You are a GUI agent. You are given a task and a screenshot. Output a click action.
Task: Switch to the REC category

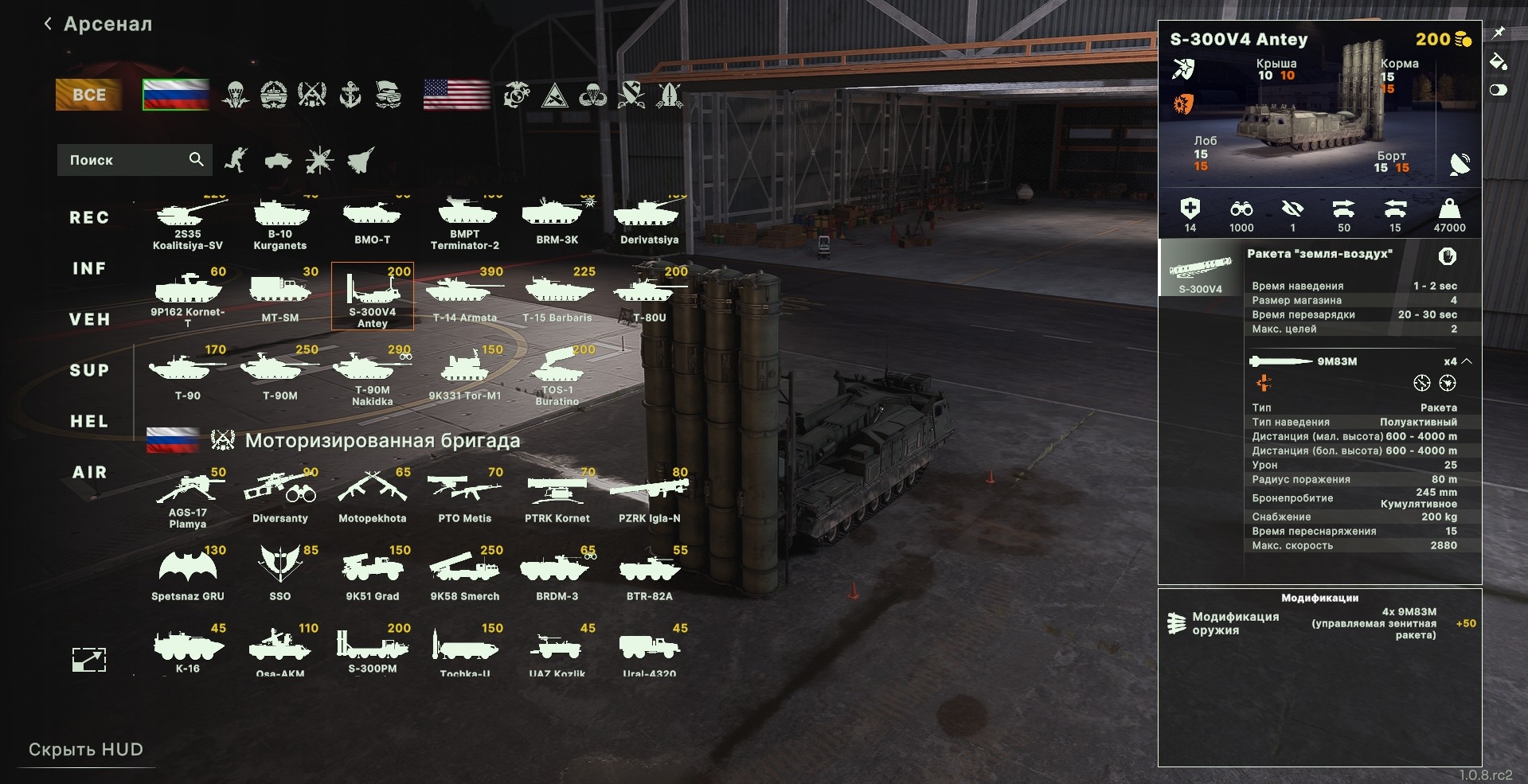pyautogui.click(x=89, y=217)
